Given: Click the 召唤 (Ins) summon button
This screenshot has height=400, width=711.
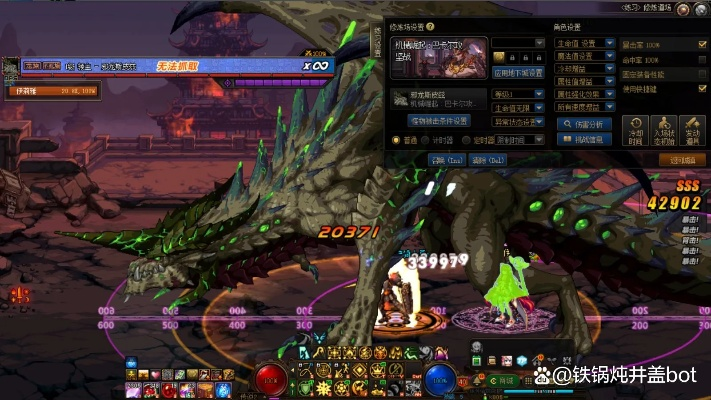Looking at the screenshot, I should (x=446, y=159).
